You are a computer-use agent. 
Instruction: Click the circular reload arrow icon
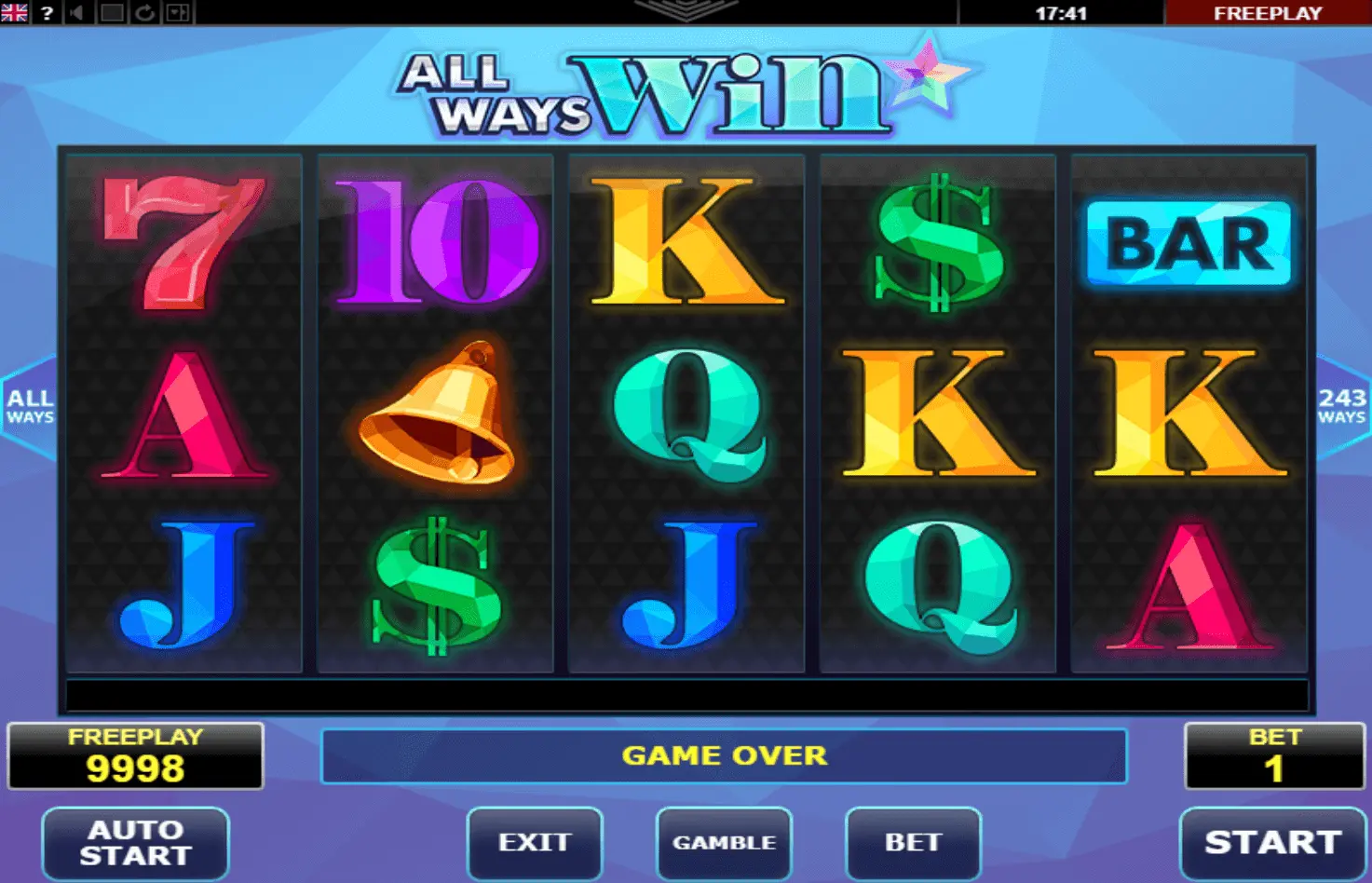coord(145,13)
